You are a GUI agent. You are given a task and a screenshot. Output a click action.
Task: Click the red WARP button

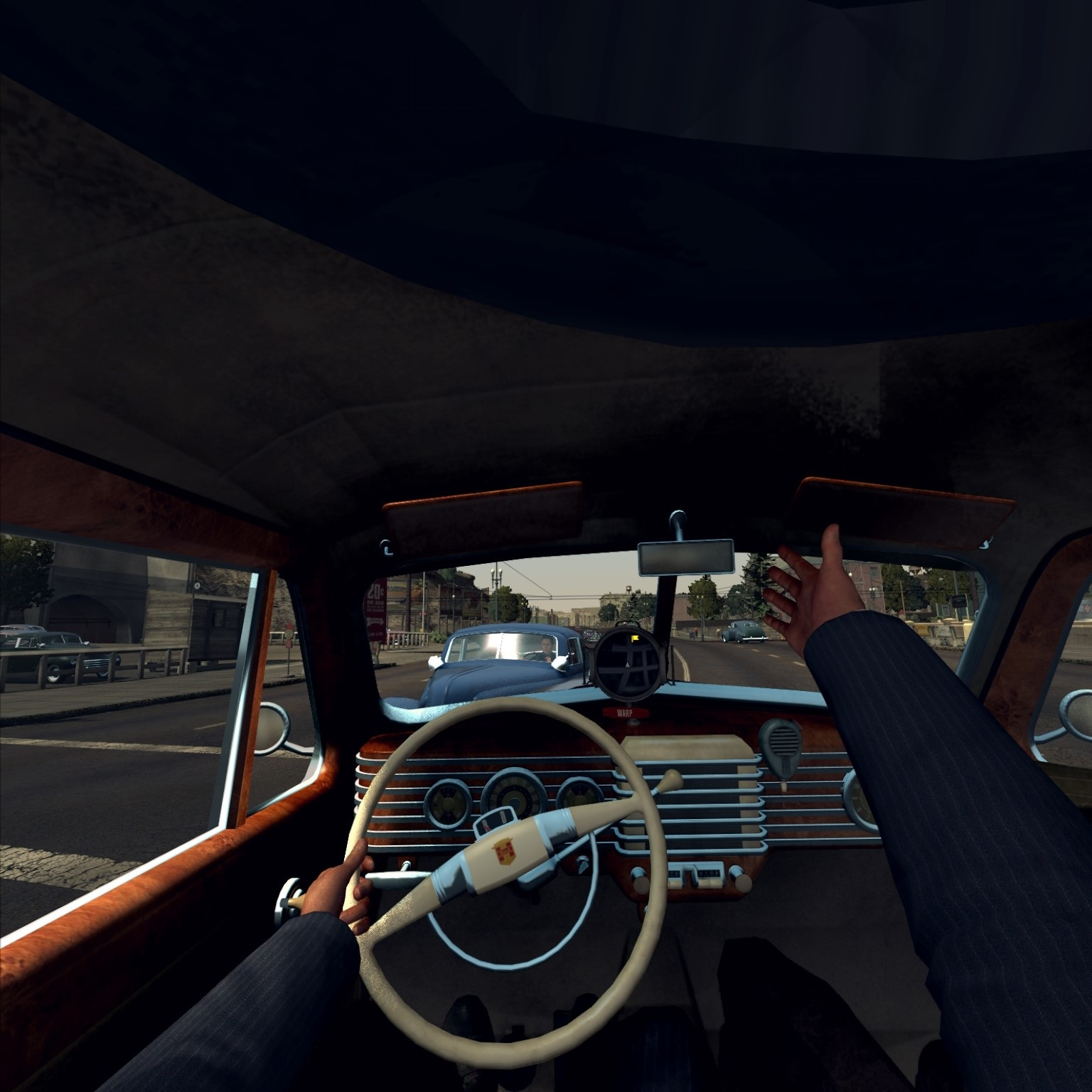625,713
